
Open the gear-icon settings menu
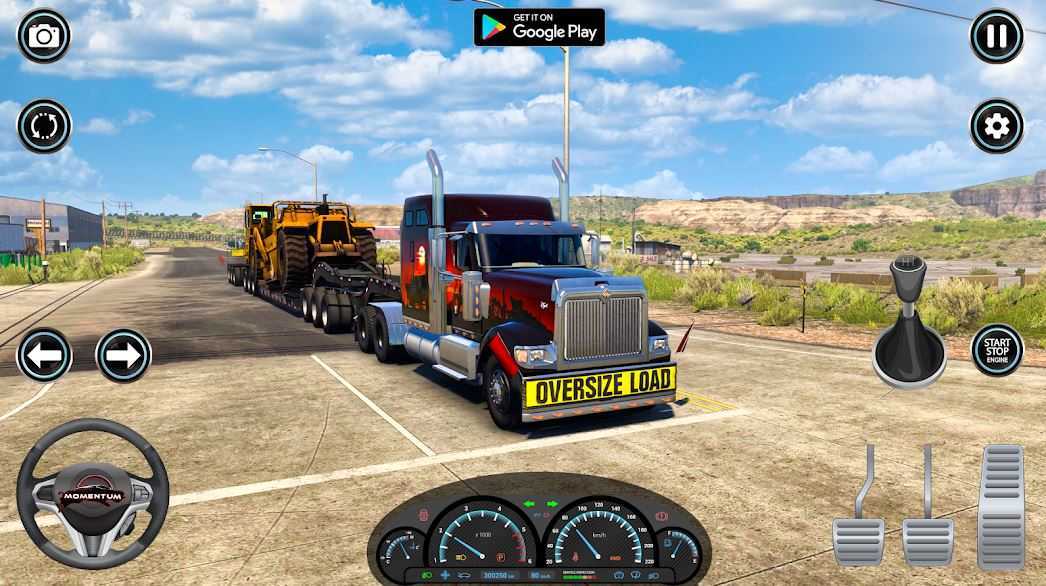pyautogui.click(x=996, y=126)
